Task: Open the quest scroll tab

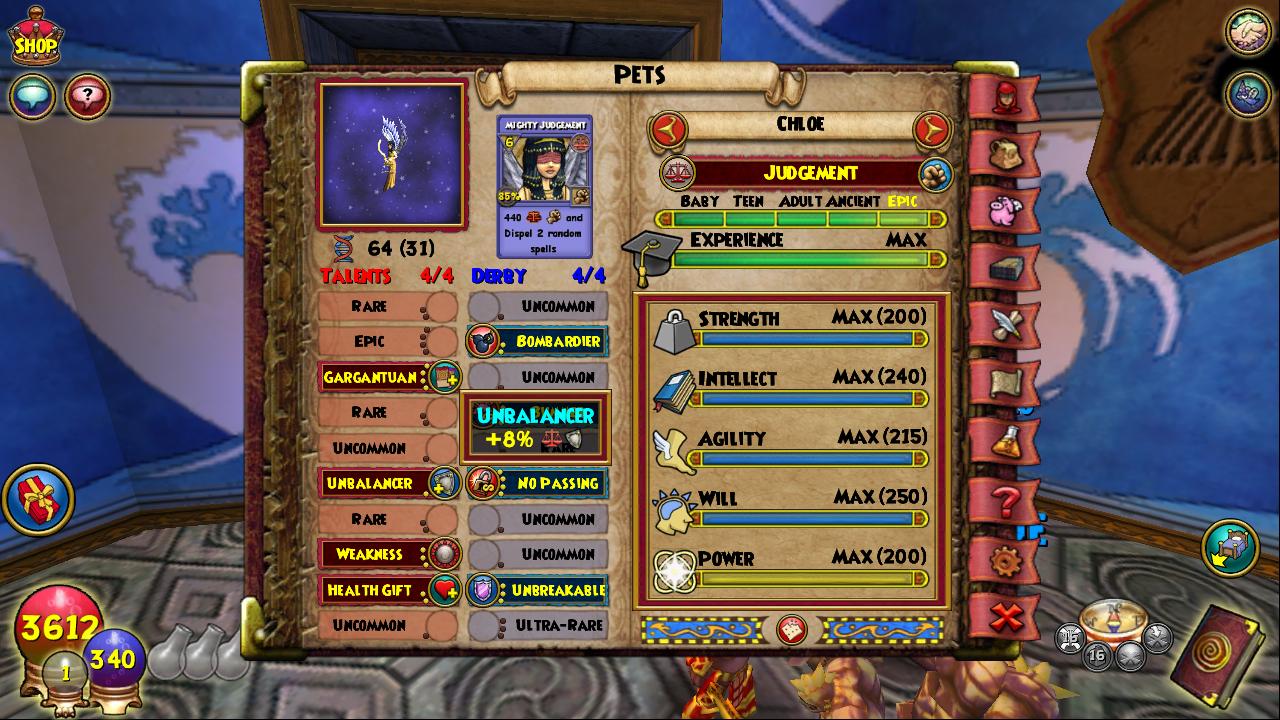Action: tap(1003, 381)
